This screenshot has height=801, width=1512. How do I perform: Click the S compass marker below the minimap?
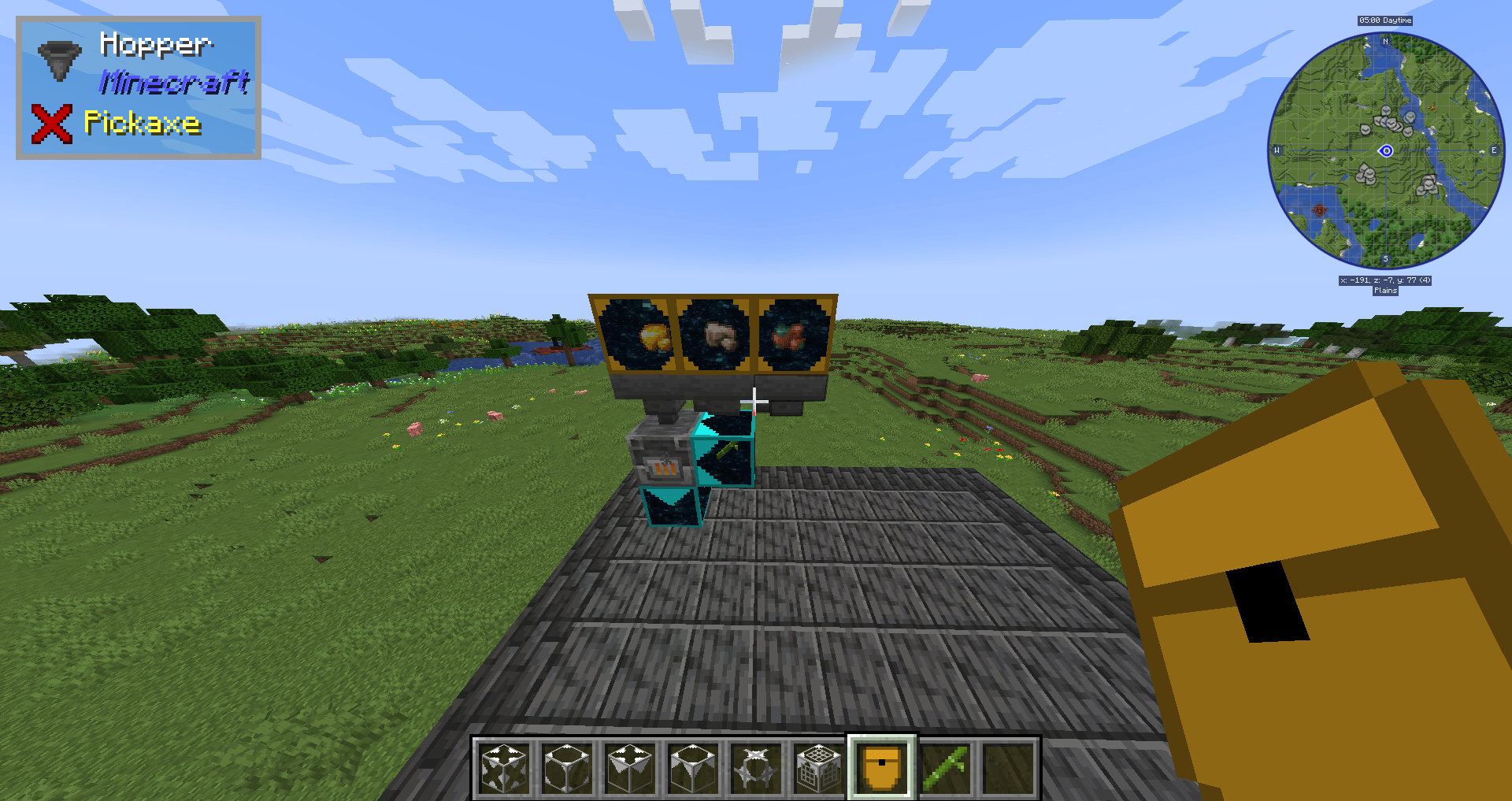(1384, 258)
